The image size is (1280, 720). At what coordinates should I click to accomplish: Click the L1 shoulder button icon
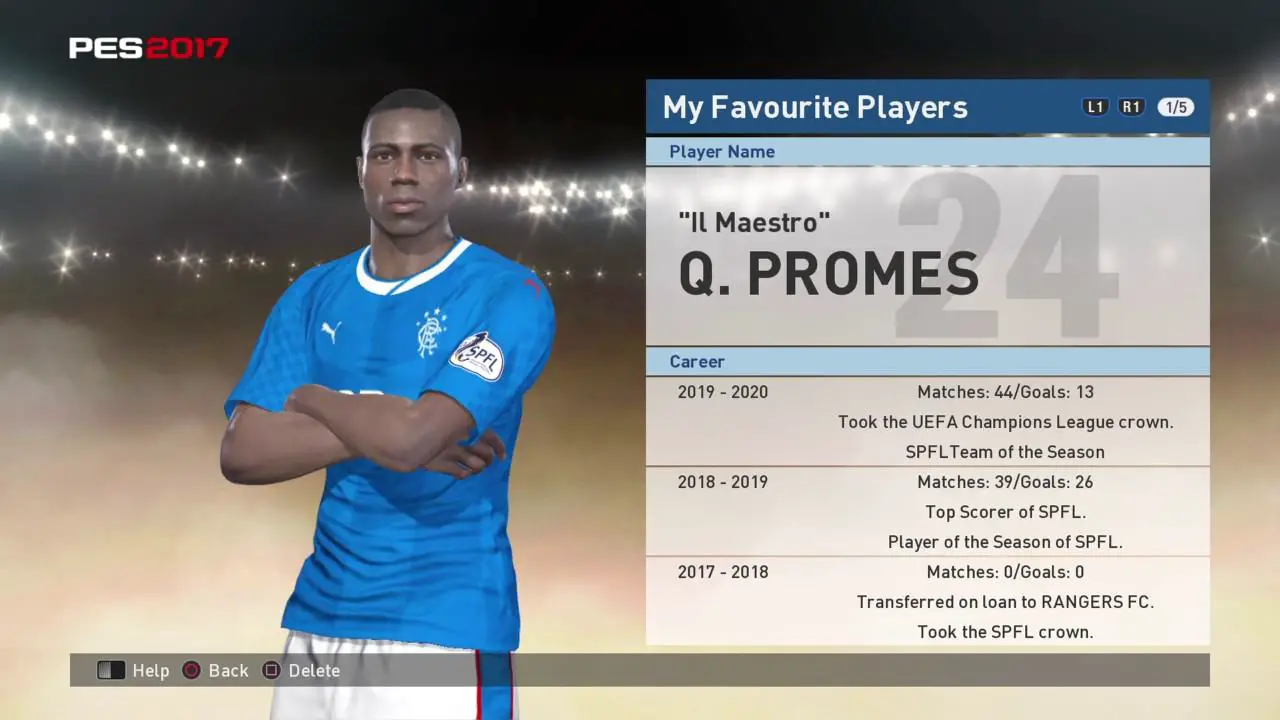(x=1095, y=106)
